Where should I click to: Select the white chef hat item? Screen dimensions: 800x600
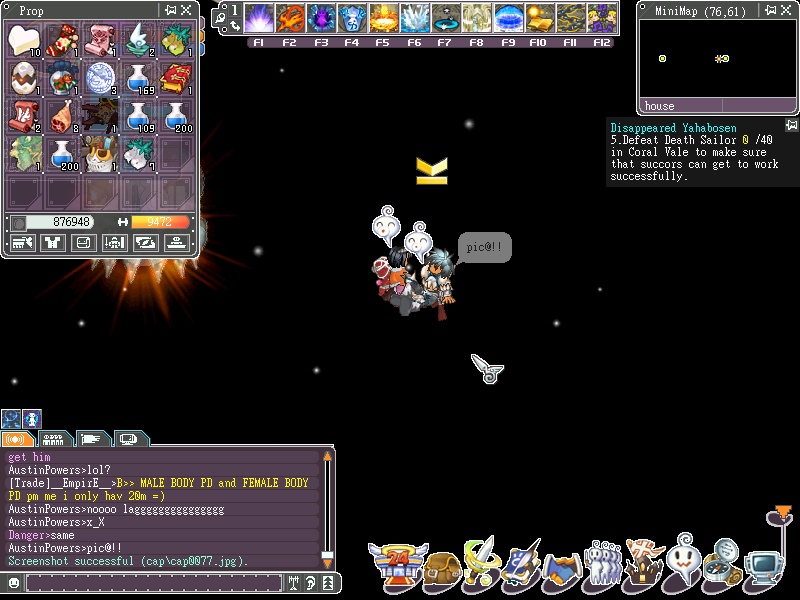click(24, 40)
